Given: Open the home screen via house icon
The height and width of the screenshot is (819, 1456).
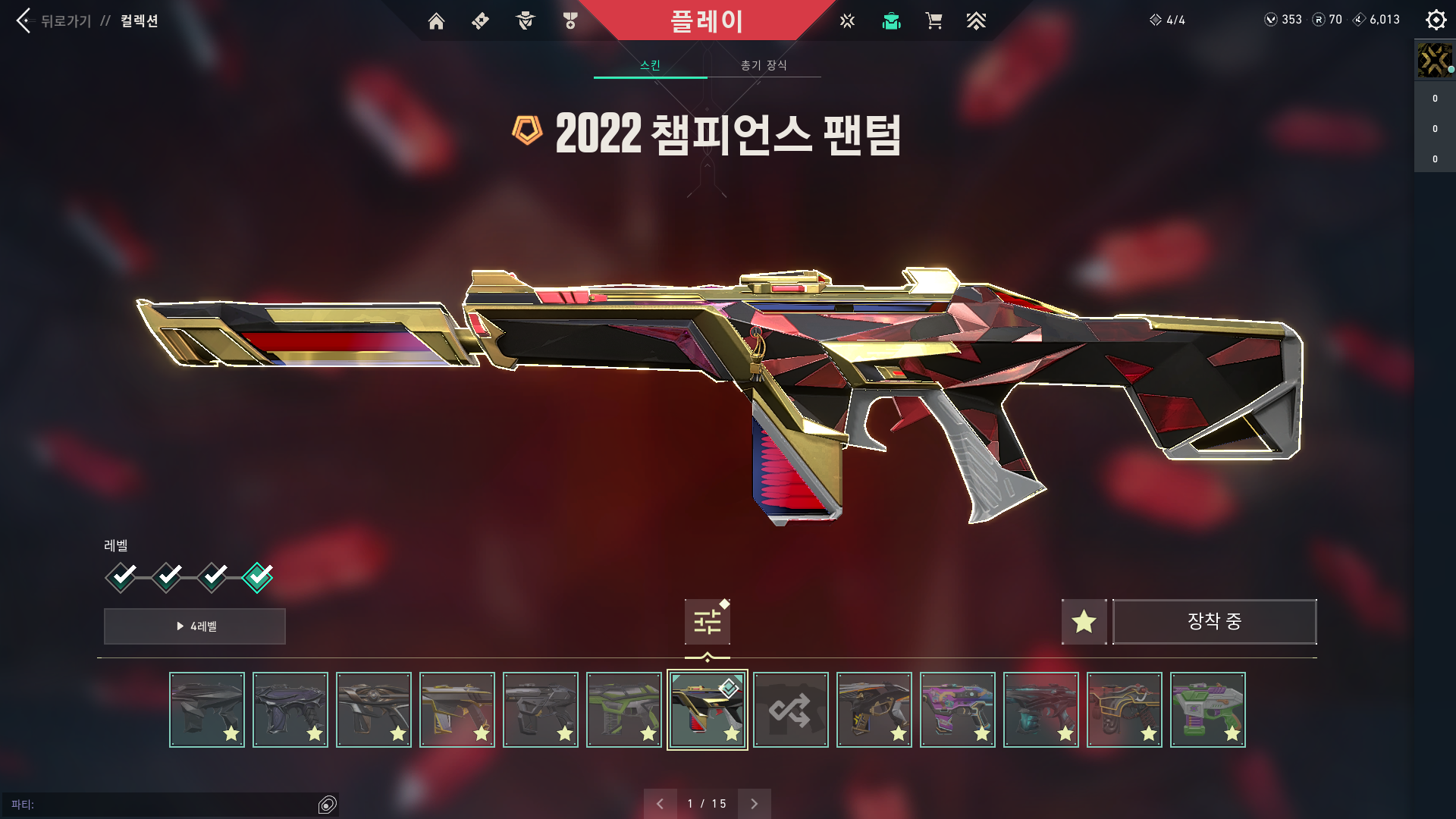Looking at the screenshot, I should pyautogui.click(x=437, y=21).
